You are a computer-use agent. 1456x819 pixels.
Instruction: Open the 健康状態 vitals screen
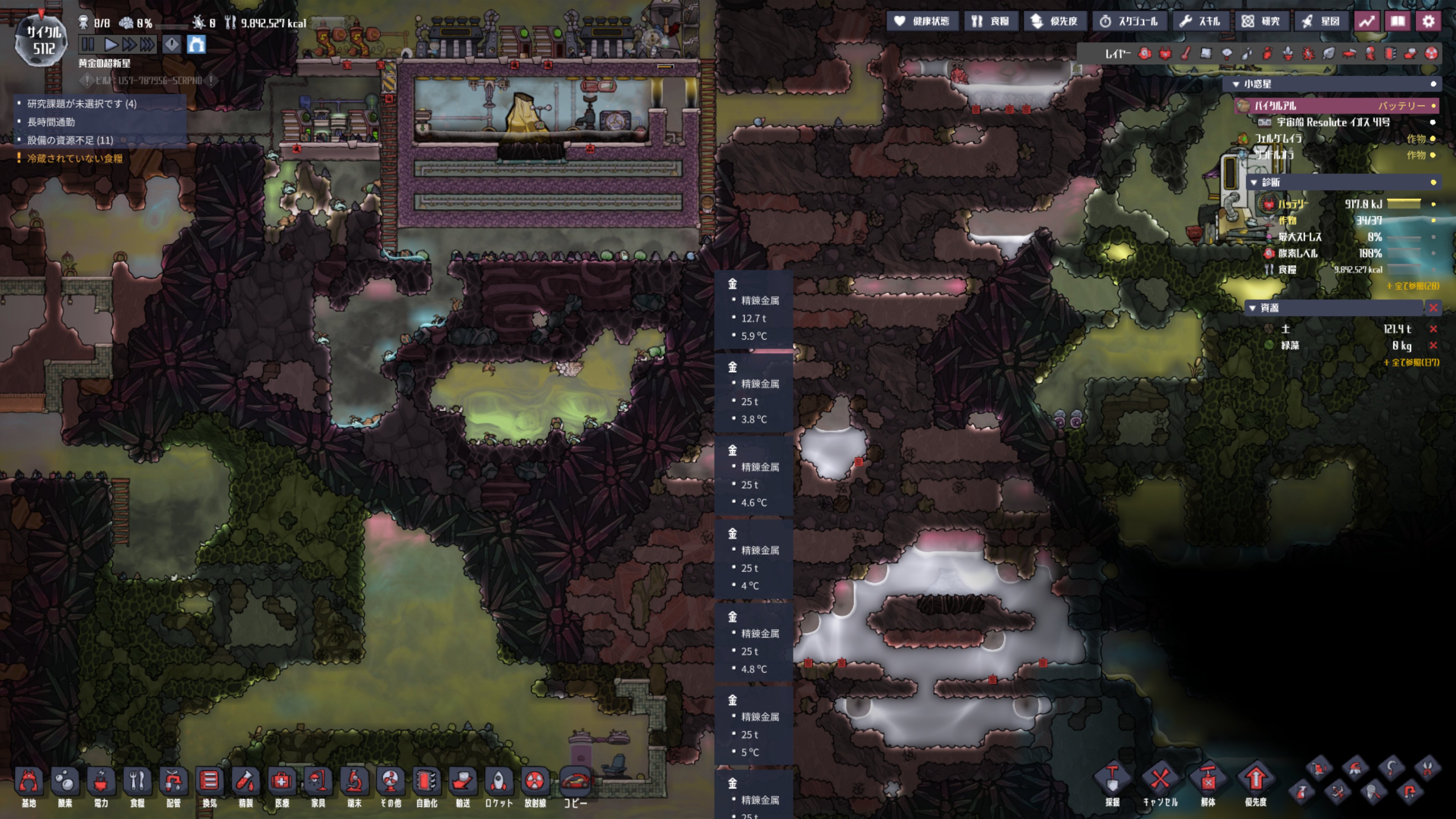click(922, 22)
